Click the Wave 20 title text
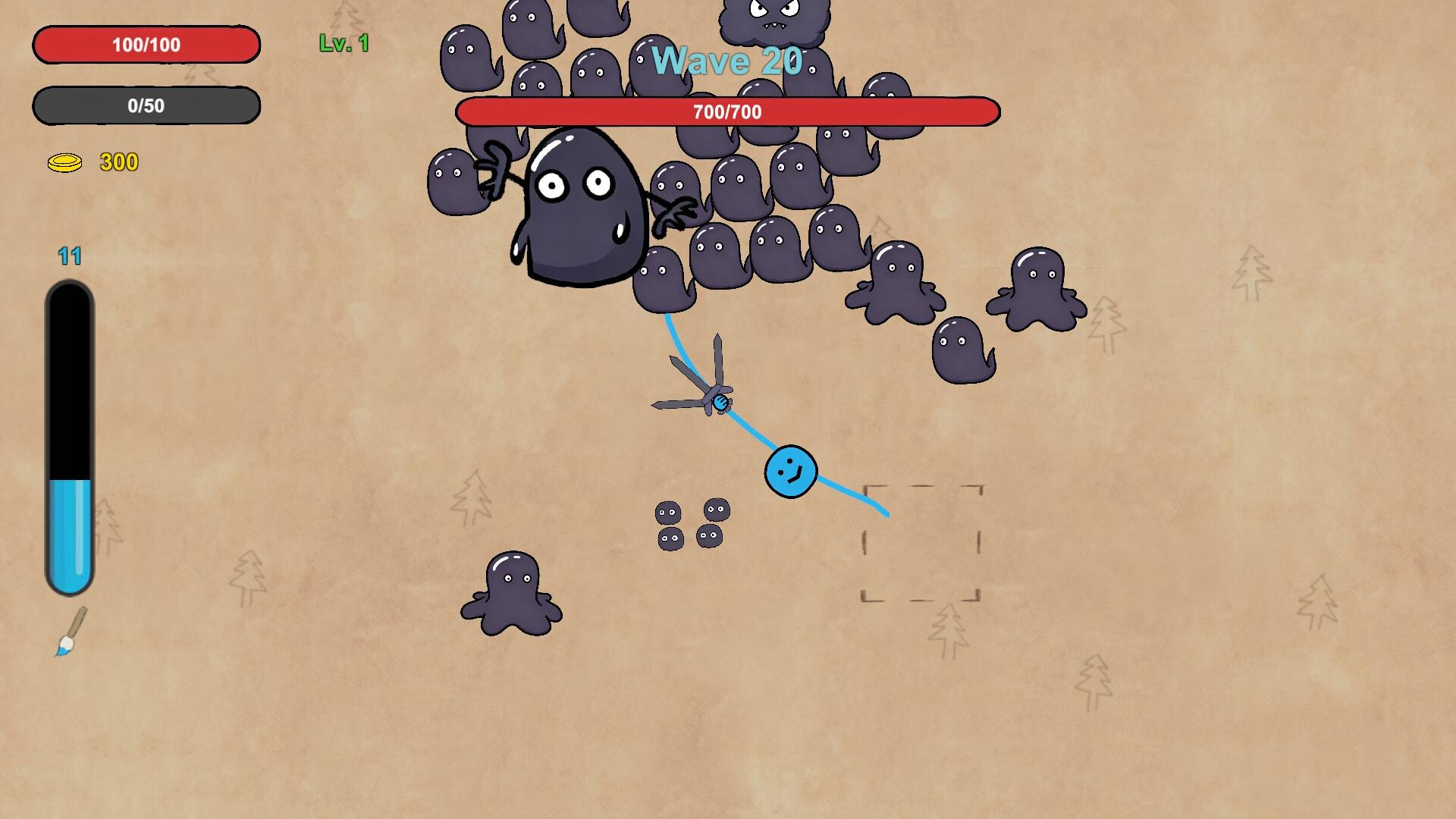 tap(730, 61)
